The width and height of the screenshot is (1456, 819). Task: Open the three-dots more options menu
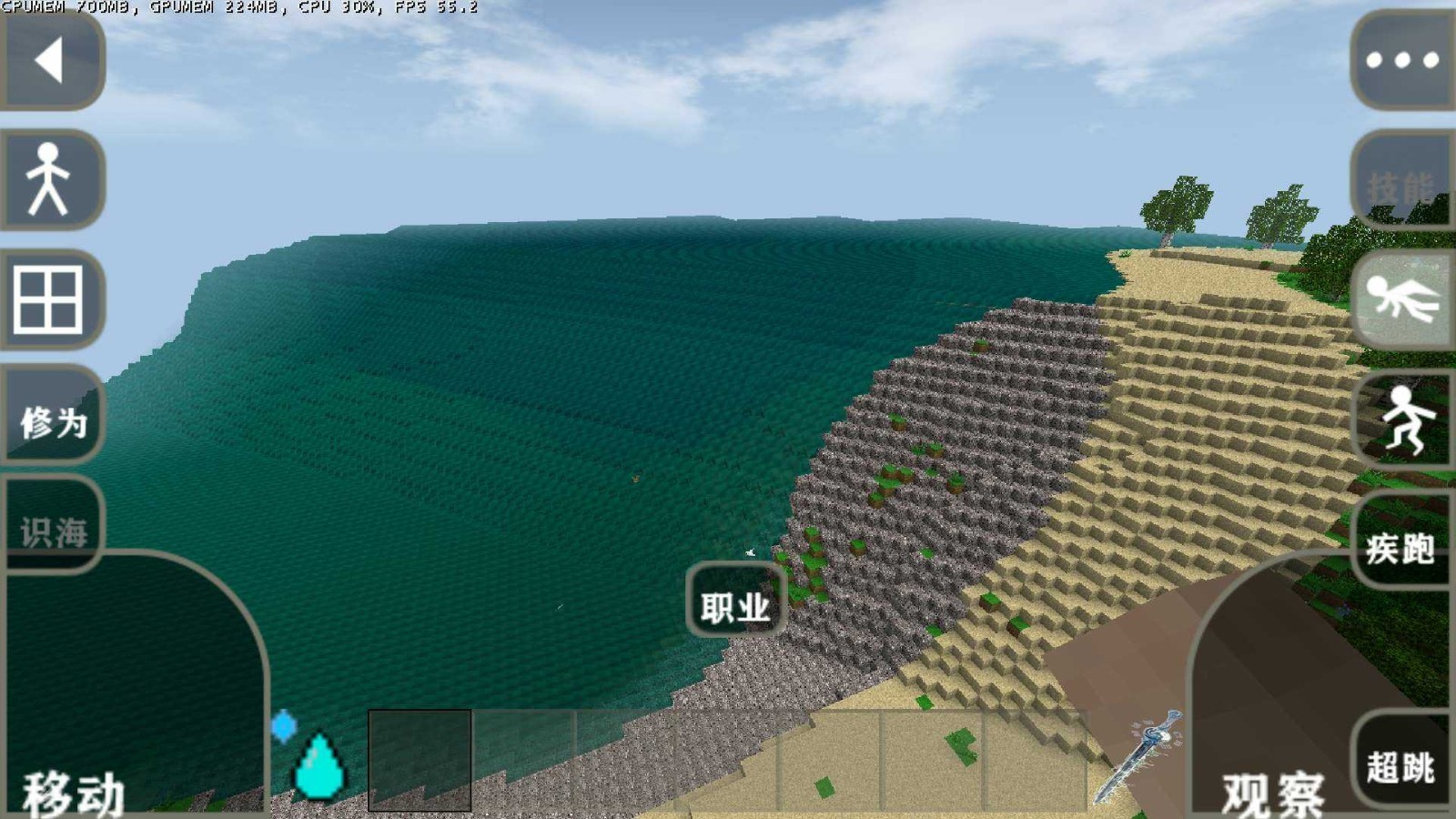1402,60
